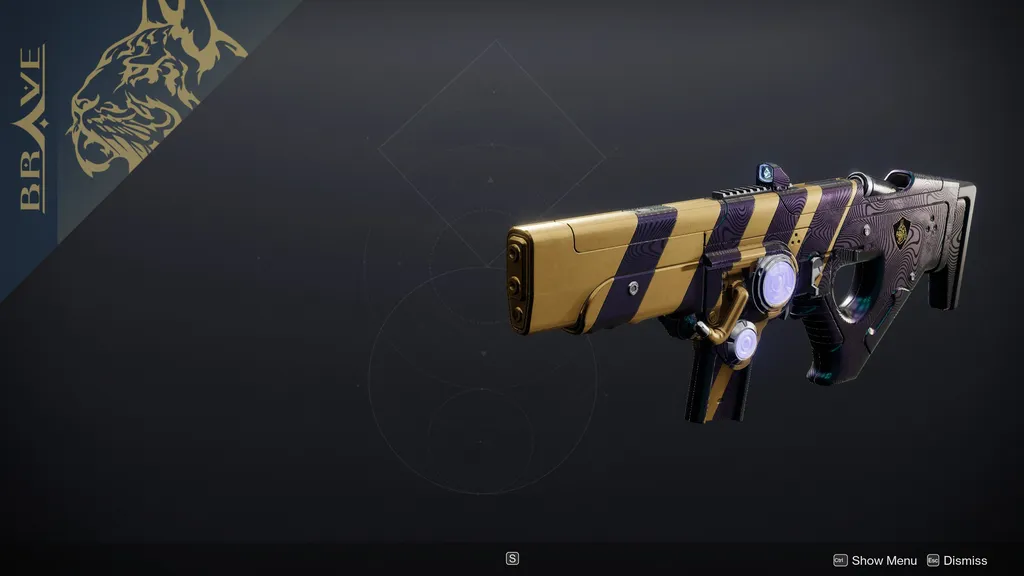Show Menu for the inspected weapon
Screen dimensions: 1024x576
875,561
